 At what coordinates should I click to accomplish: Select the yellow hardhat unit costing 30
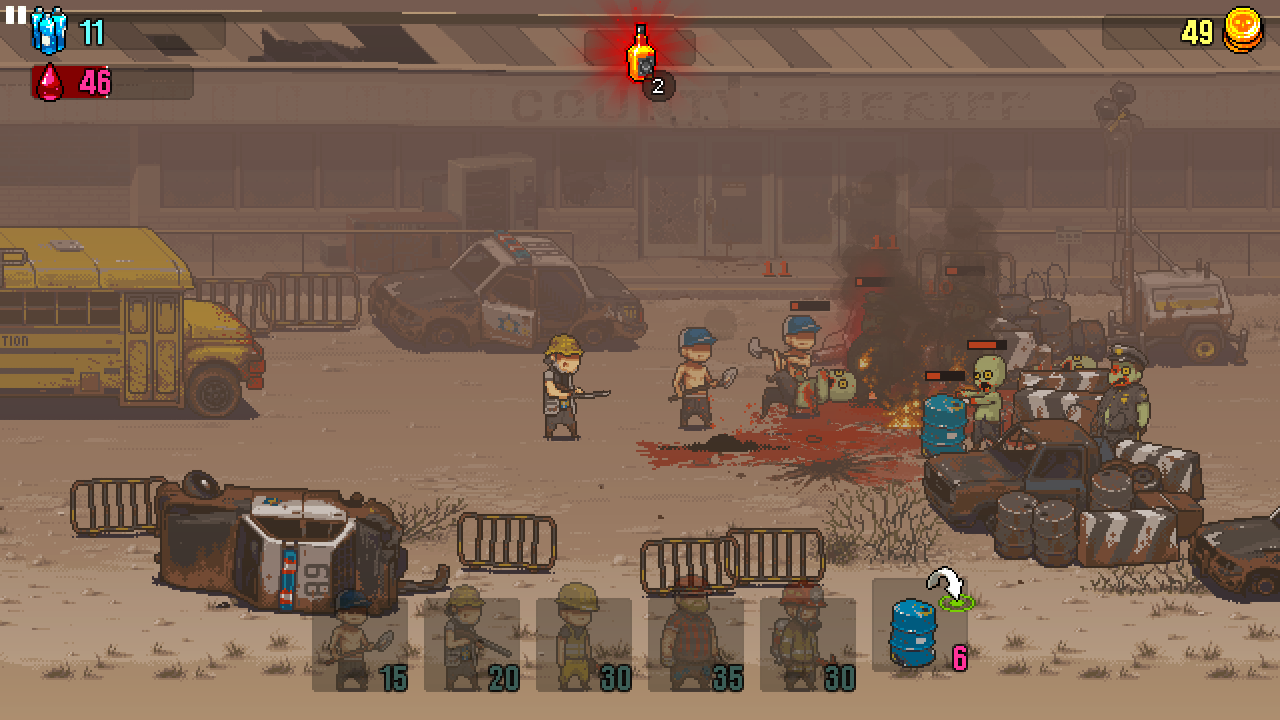tap(583, 644)
